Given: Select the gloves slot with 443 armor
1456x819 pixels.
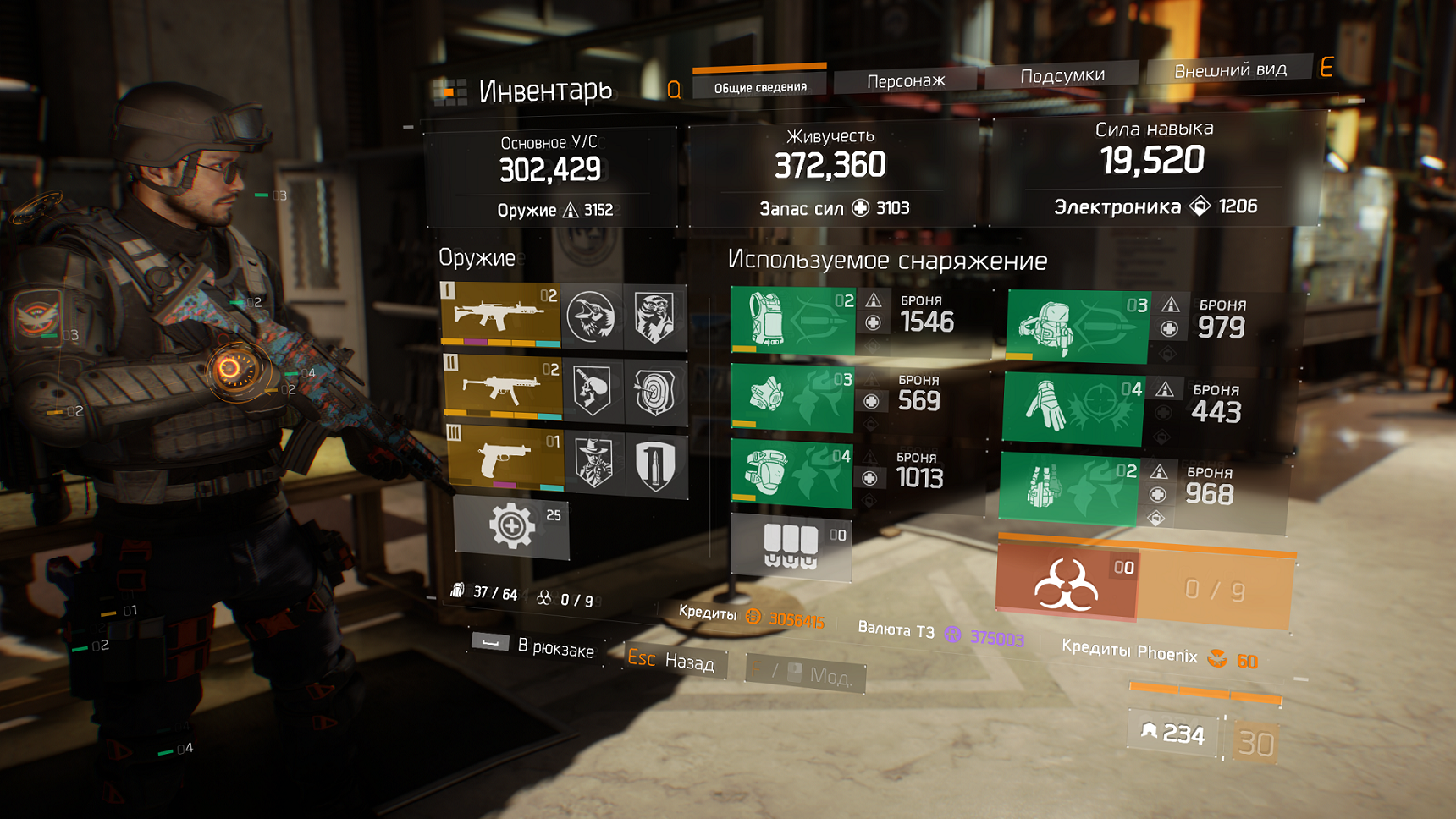Looking at the screenshot, I should tap(1073, 409).
